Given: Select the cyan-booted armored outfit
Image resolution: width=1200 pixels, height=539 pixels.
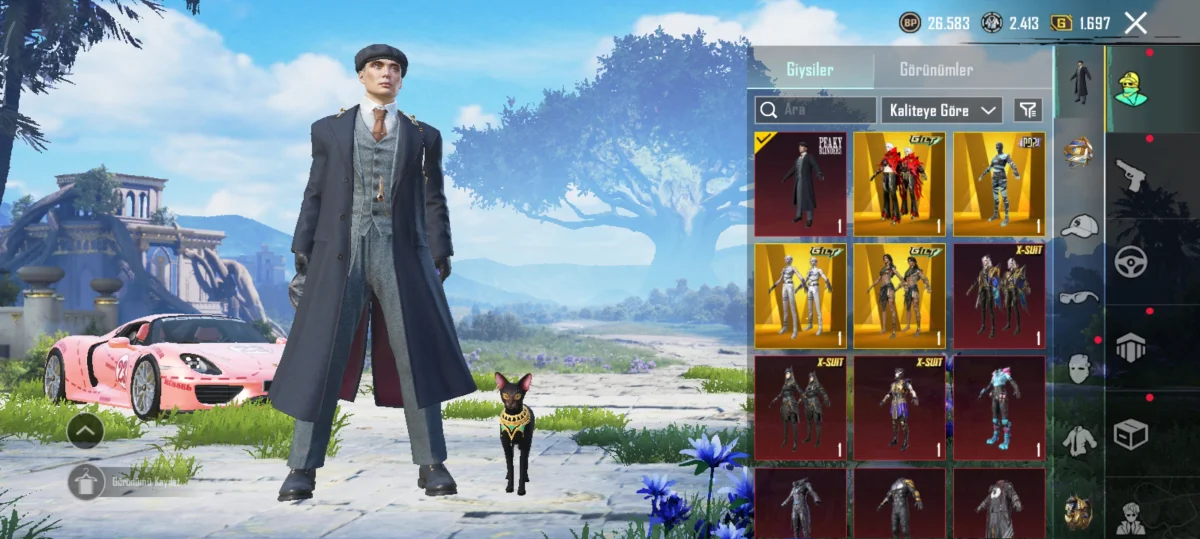Looking at the screenshot, I should pyautogui.click(x=999, y=408).
